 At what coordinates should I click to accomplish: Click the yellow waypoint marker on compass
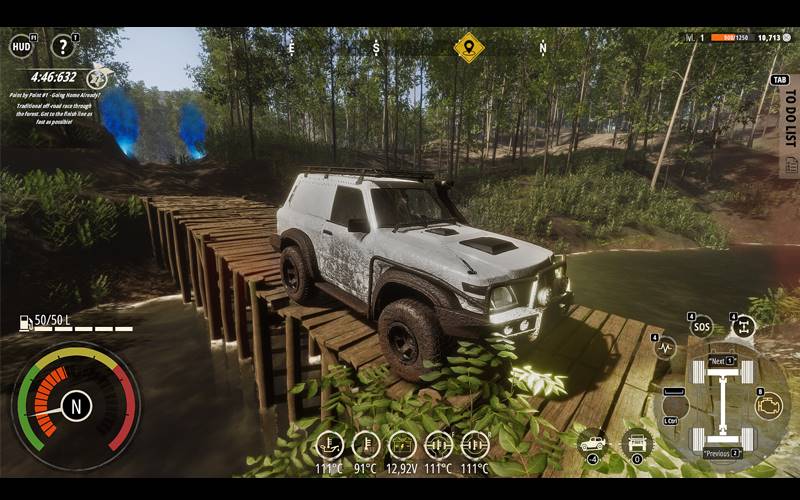pos(468,47)
